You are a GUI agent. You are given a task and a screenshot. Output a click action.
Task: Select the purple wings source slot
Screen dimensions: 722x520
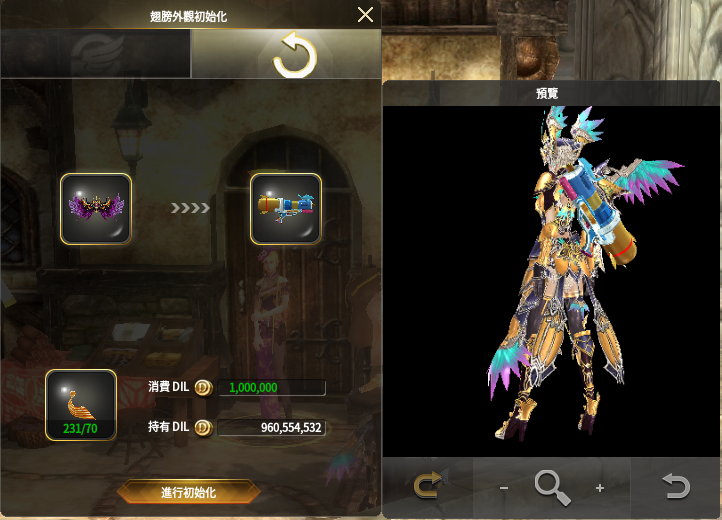pyautogui.click(x=96, y=209)
